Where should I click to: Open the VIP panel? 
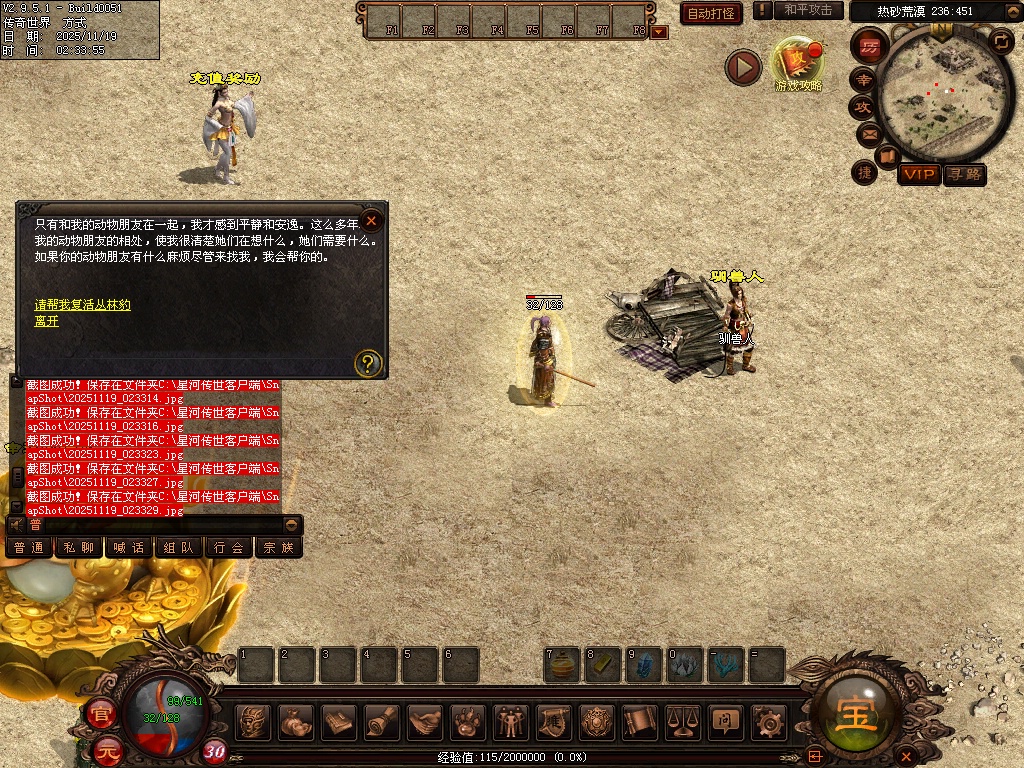pos(918,174)
